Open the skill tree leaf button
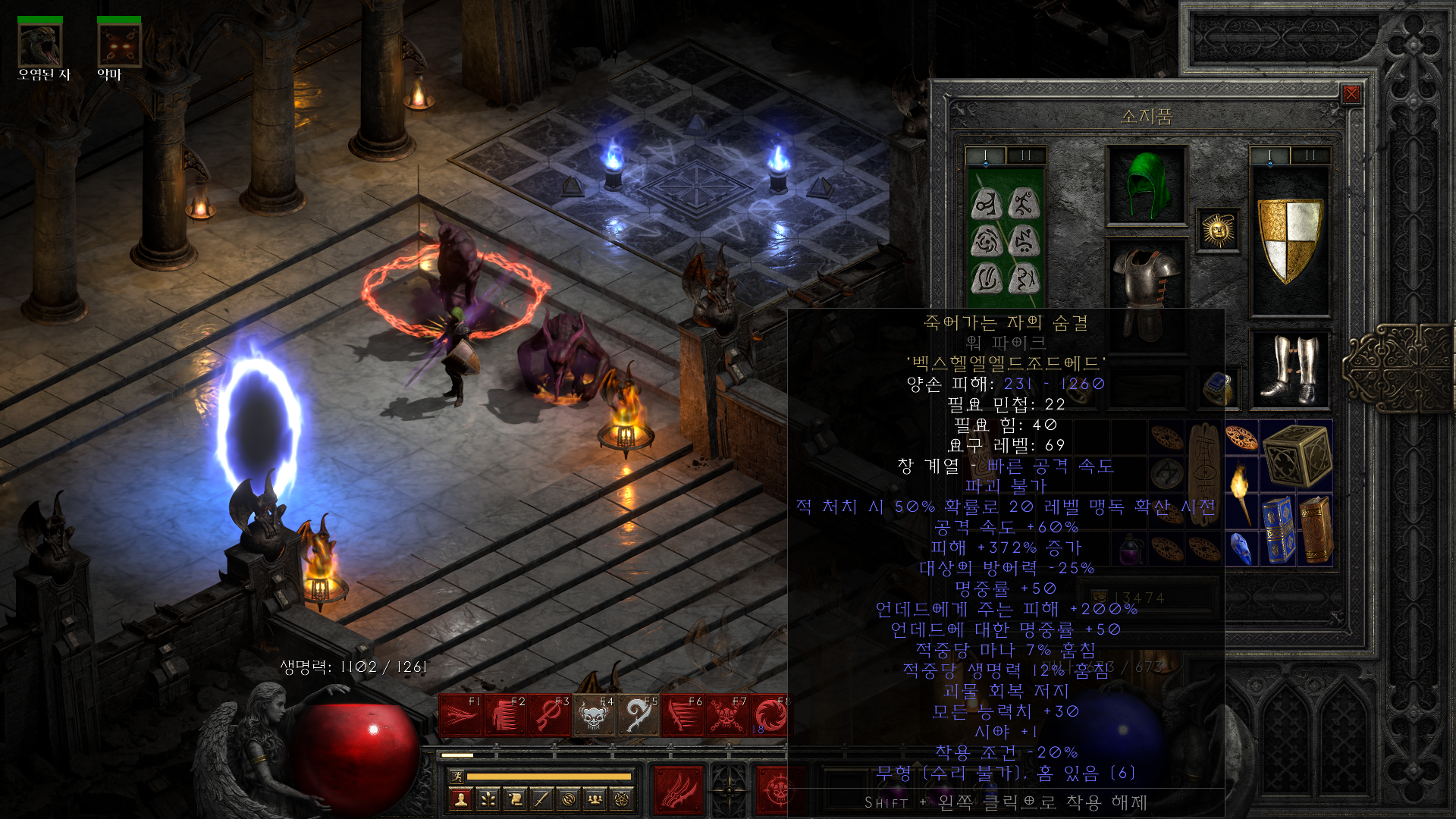The height and width of the screenshot is (819, 1456). (x=488, y=799)
